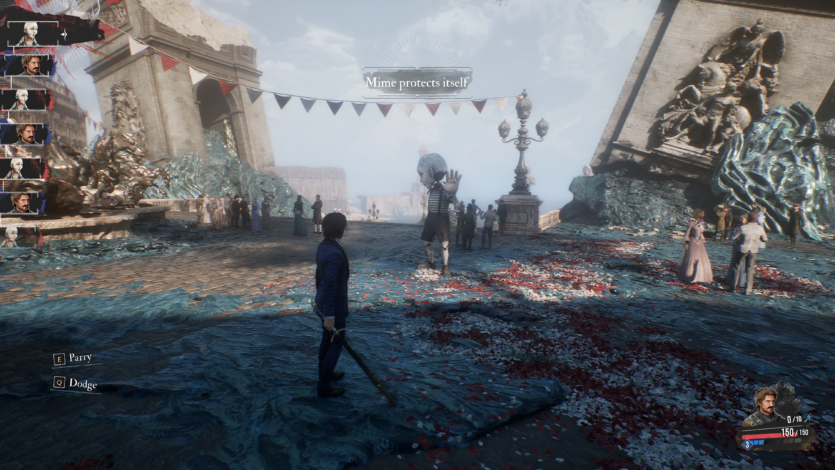Click the active Mime portrait in turn order
Image resolution: width=835 pixels, height=470 pixels.
coord(30,32)
